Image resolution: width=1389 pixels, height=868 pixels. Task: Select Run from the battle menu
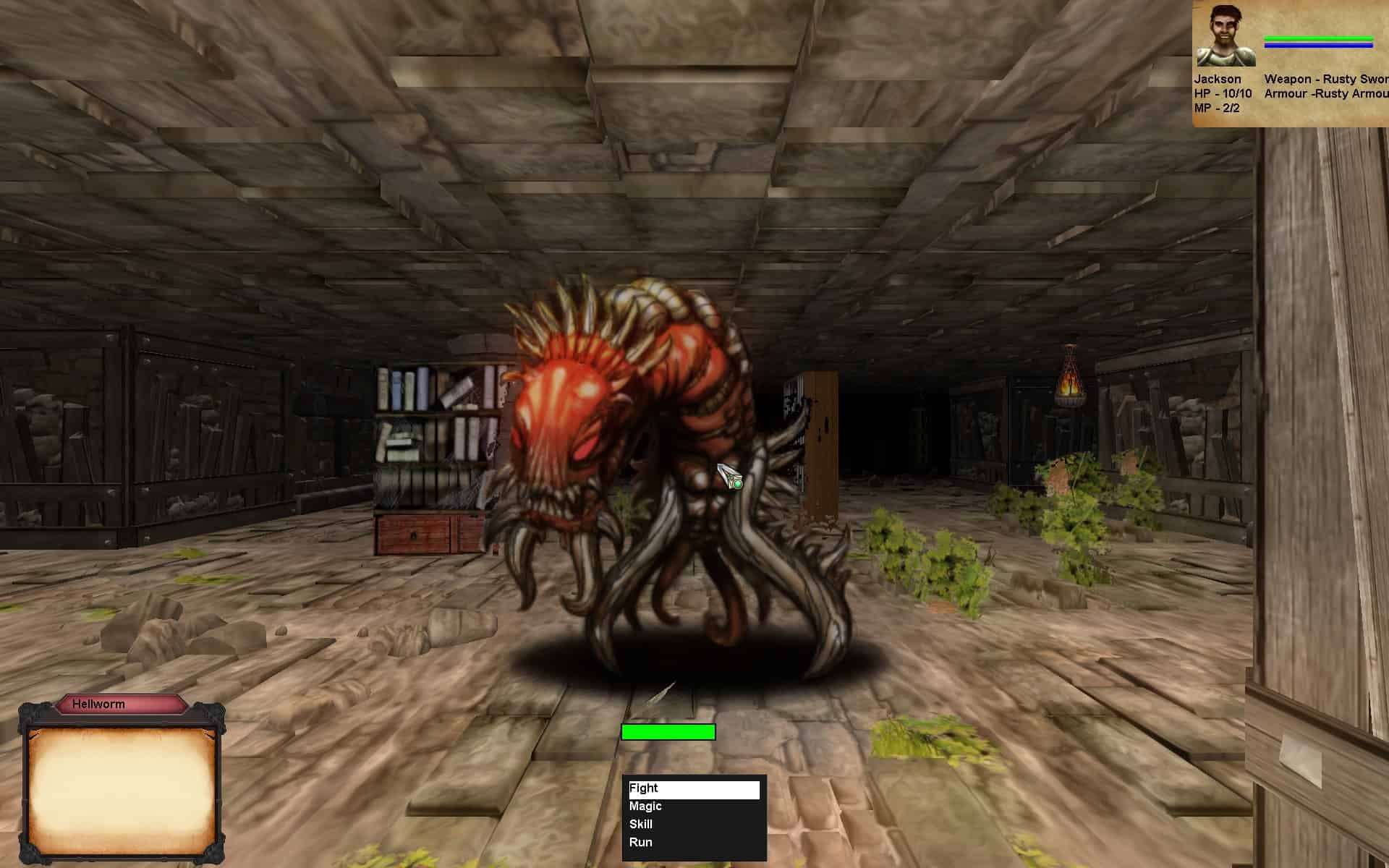pos(642,842)
